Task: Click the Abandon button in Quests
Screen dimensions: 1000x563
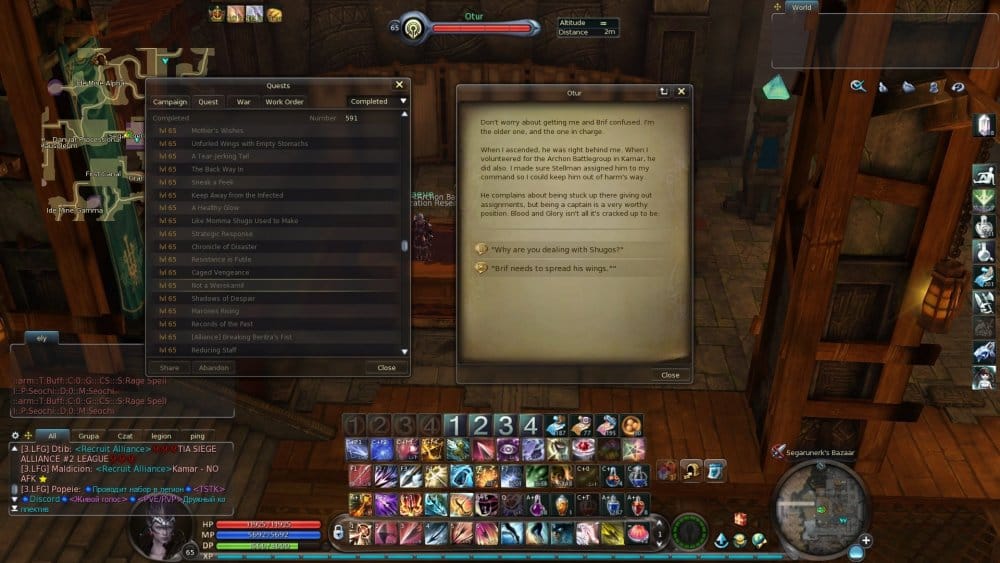Action: [214, 367]
